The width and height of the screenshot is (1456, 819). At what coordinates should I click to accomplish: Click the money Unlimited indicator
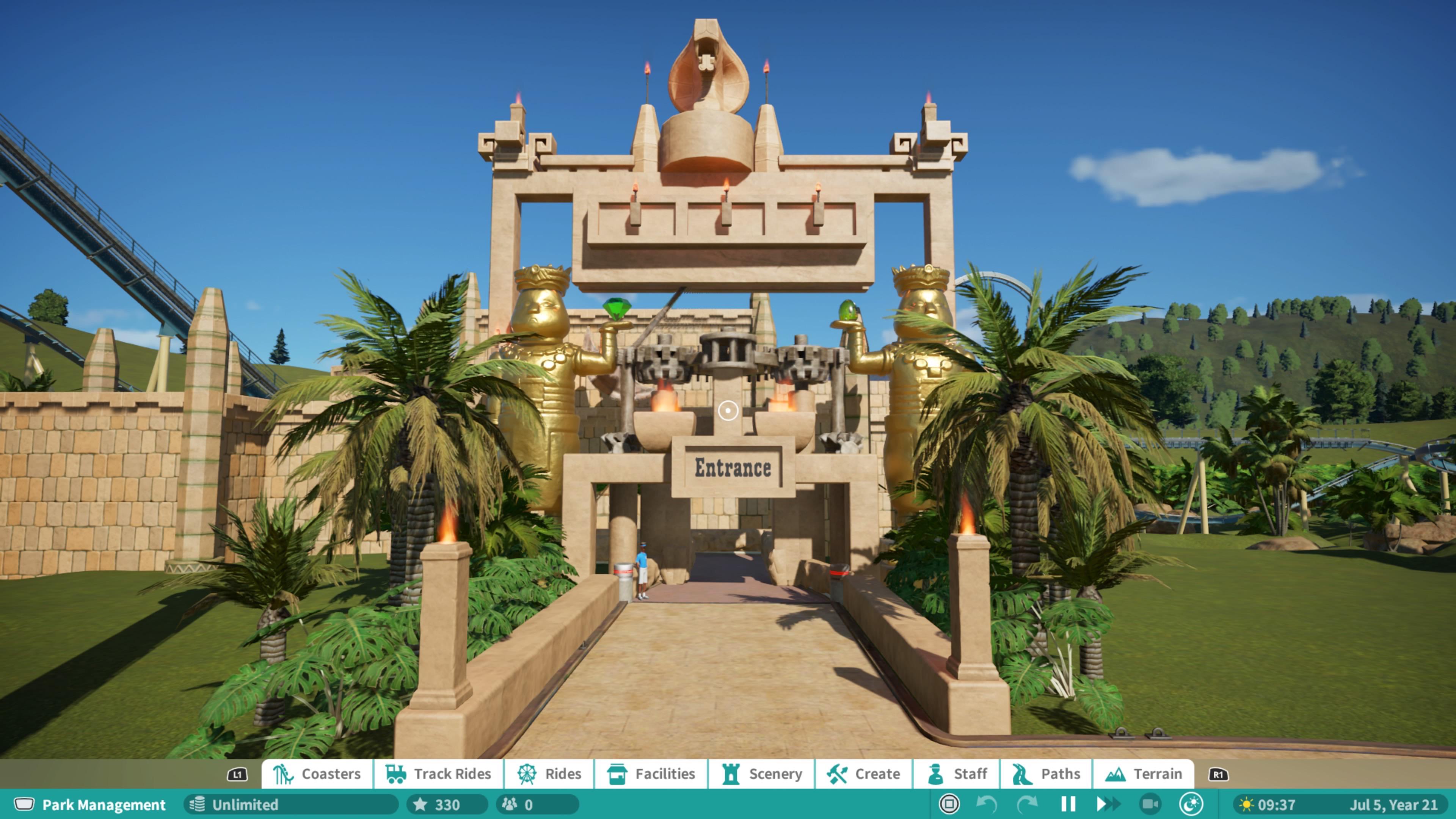coord(243,805)
